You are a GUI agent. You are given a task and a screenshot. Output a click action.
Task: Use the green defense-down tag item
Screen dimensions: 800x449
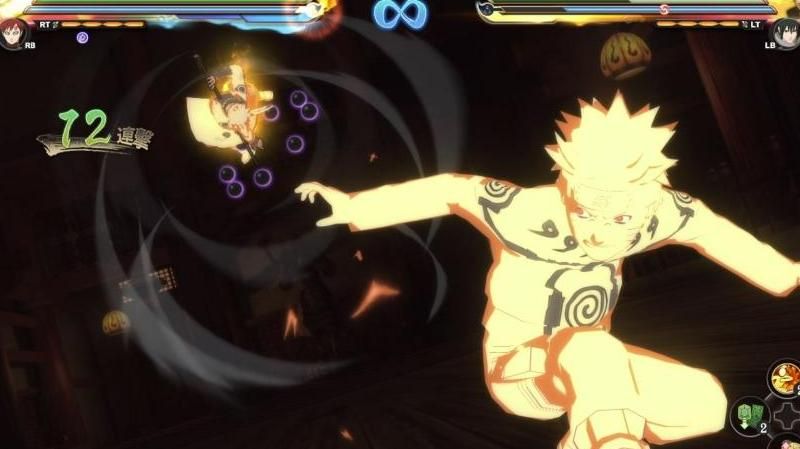click(749, 413)
